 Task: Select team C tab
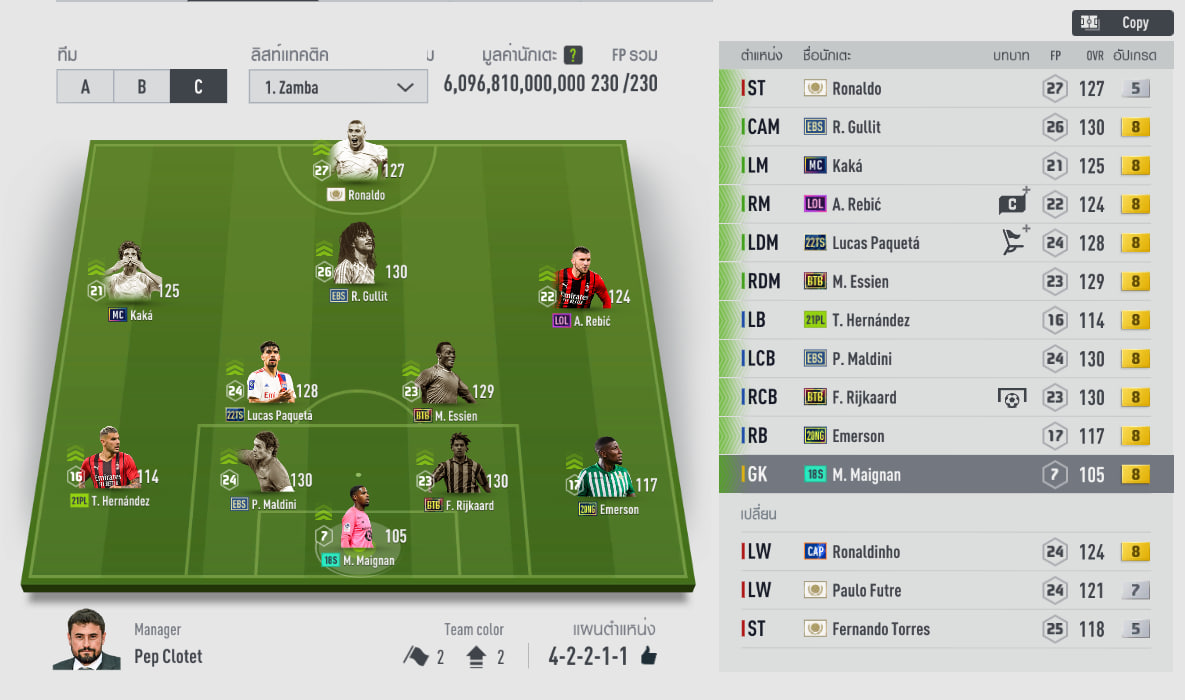point(198,87)
